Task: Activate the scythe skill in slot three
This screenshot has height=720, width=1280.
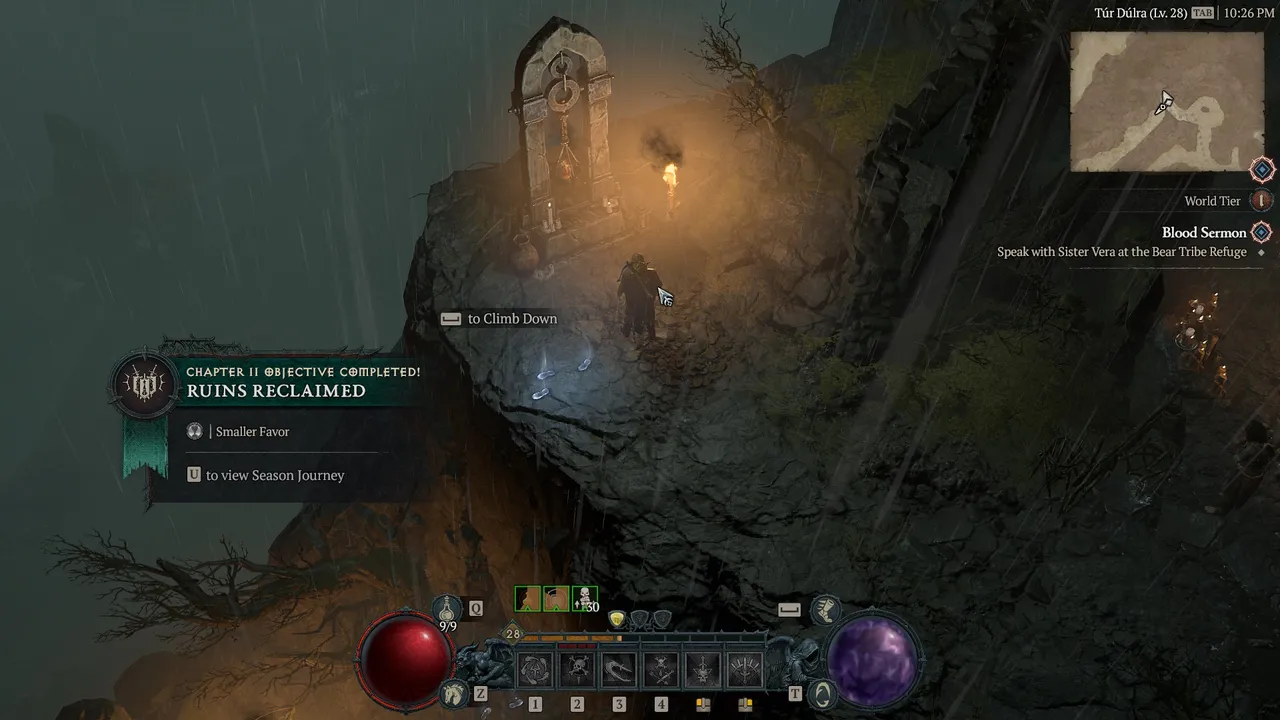Action: click(x=619, y=669)
